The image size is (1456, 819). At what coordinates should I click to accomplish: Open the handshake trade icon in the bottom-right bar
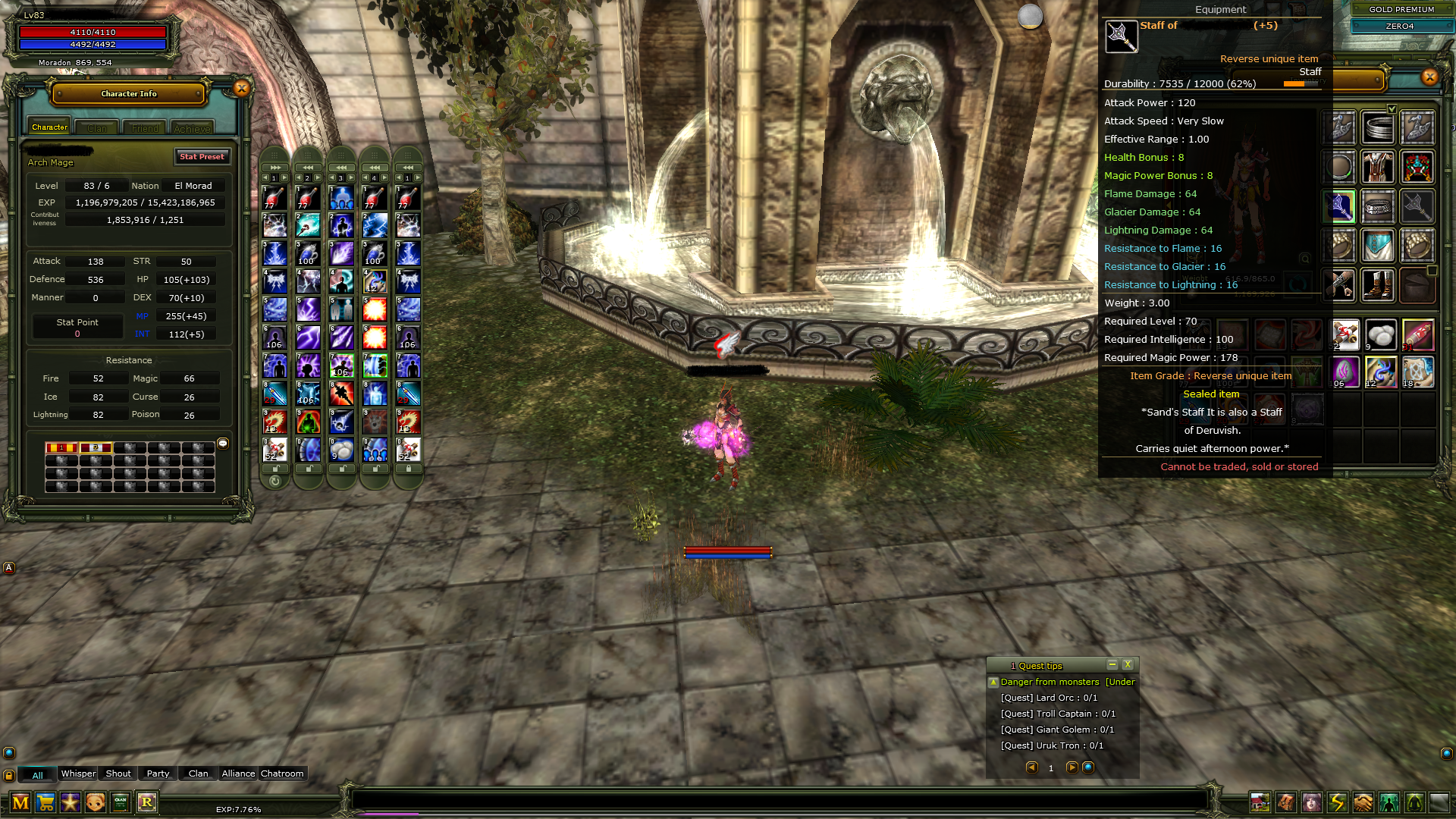(1362, 803)
